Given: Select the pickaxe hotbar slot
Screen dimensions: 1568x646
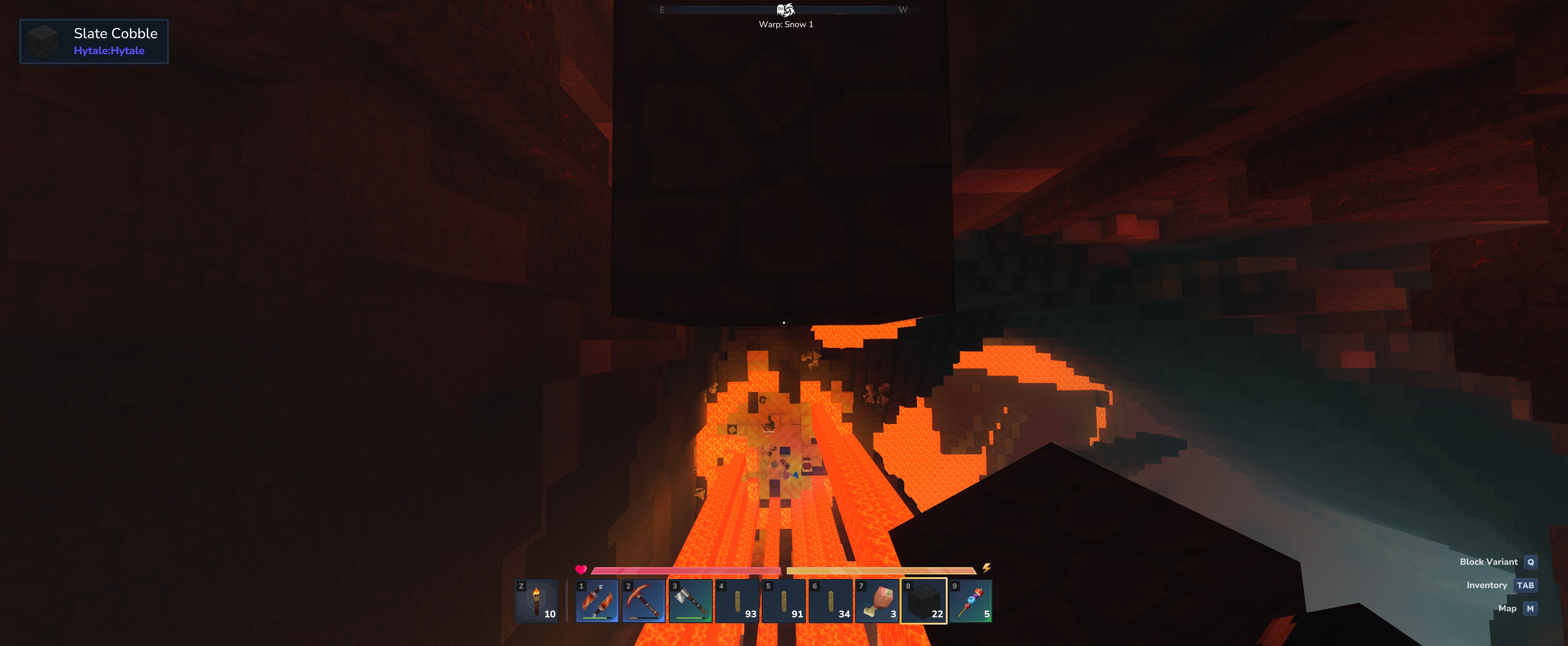Looking at the screenshot, I should 644,601.
